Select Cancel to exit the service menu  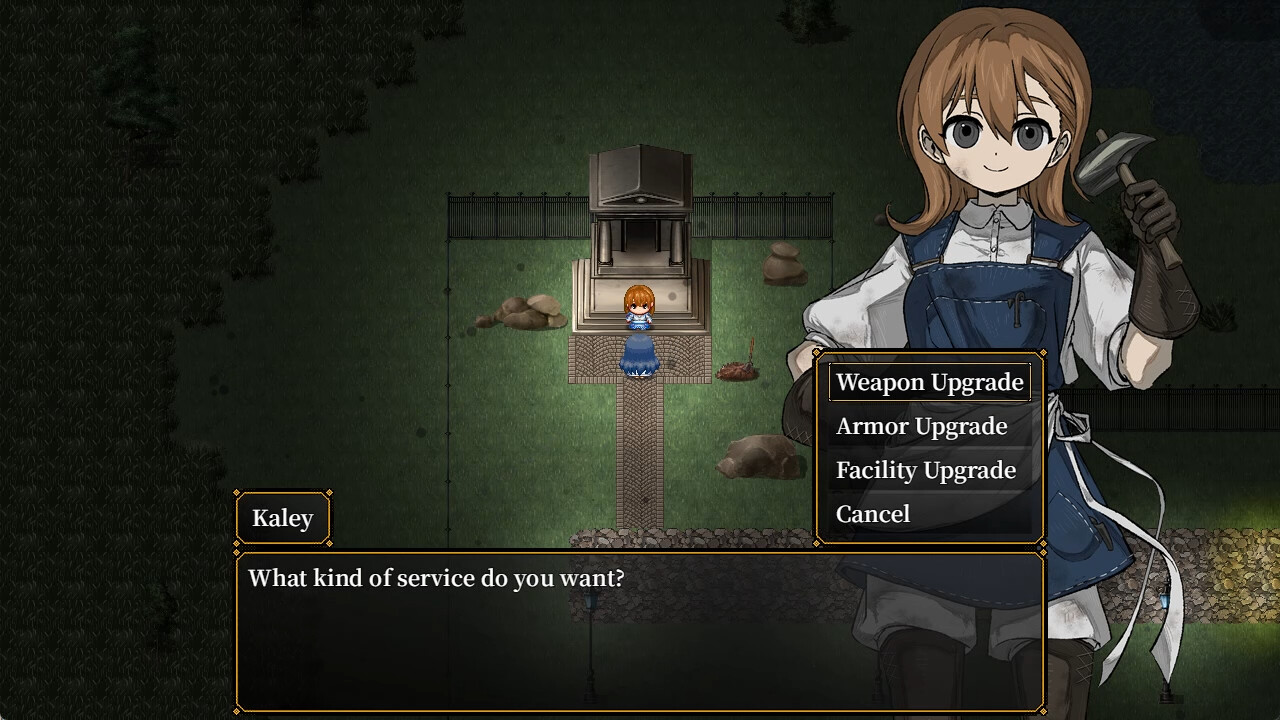tap(873, 513)
